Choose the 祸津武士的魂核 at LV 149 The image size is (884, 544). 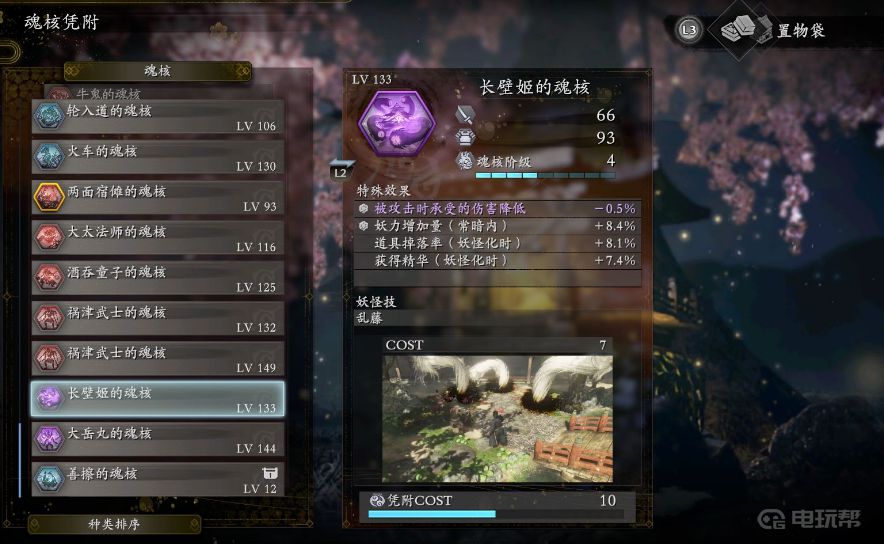click(157, 359)
